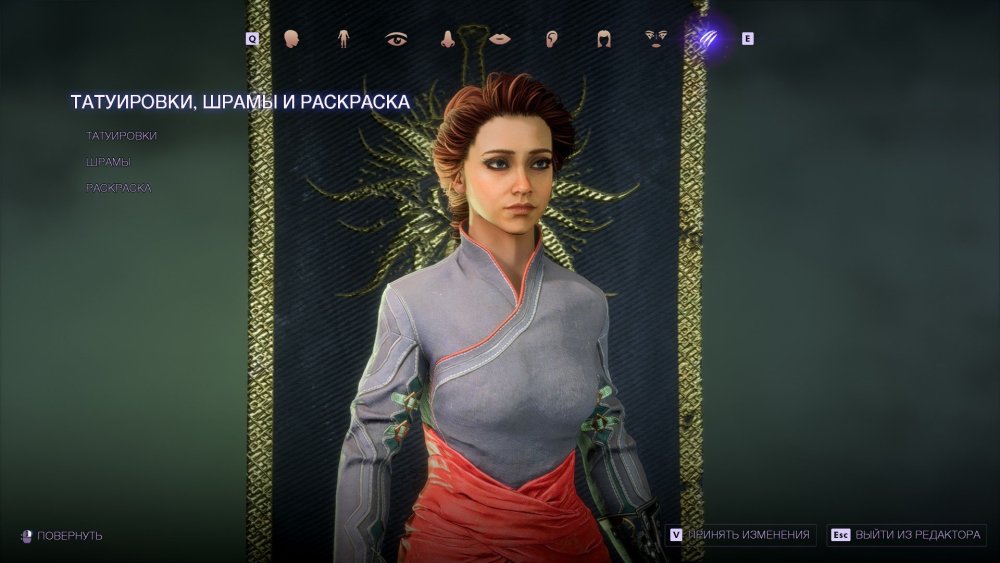Open the Шрамы submenu
Image resolution: width=1000 pixels, height=563 pixels.
coord(108,161)
